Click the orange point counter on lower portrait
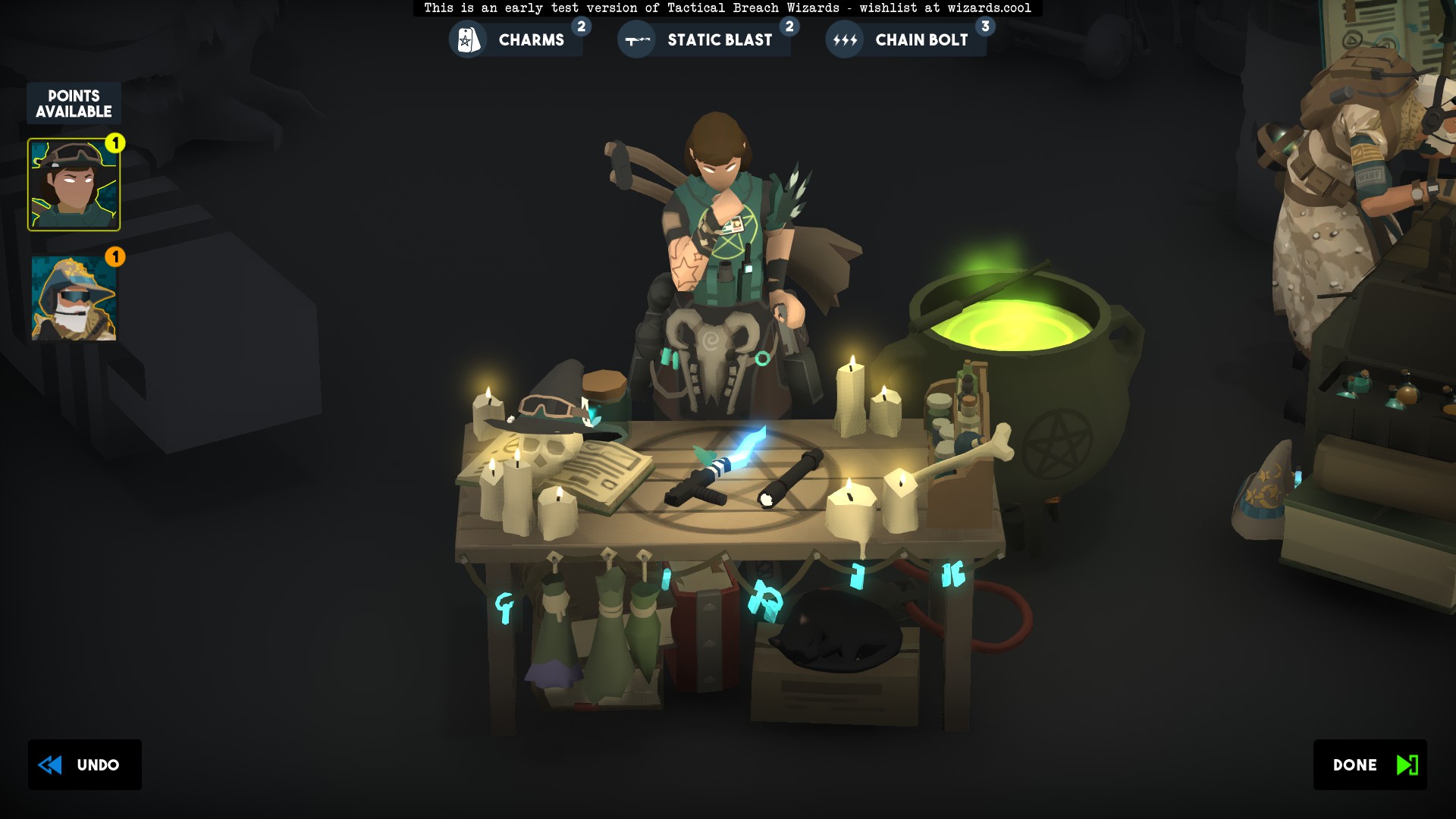The height and width of the screenshot is (819, 1456). [x=115, y=258]
